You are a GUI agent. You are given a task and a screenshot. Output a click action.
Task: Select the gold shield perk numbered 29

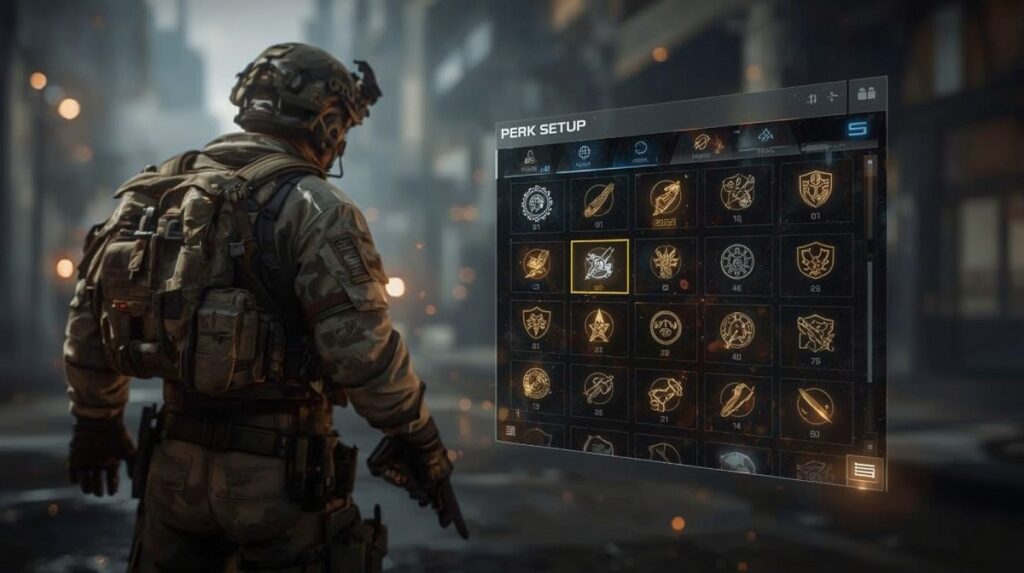pyautogui.click(x=815, y=261)
